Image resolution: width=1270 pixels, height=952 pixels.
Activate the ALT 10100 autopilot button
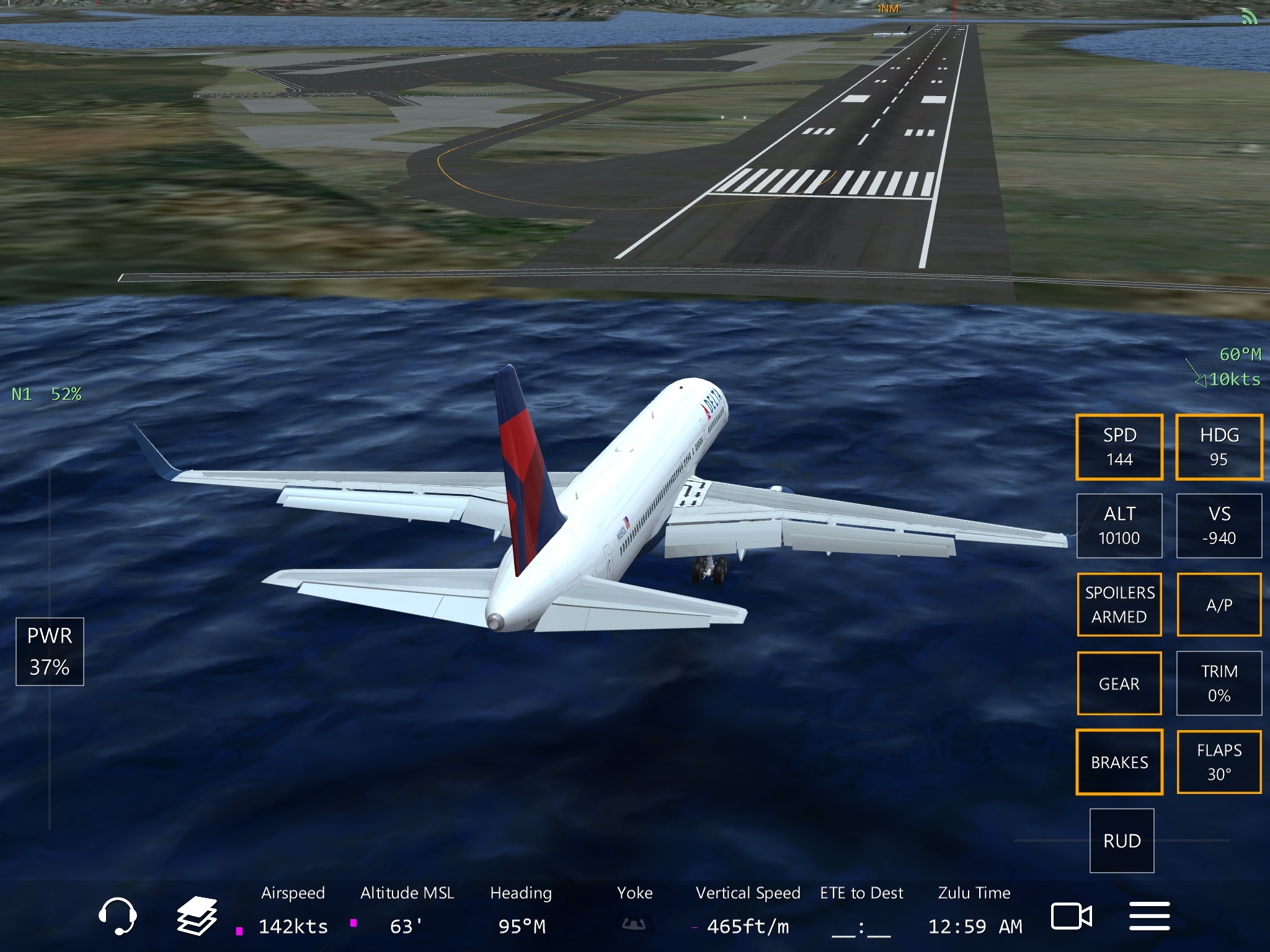1119,526
